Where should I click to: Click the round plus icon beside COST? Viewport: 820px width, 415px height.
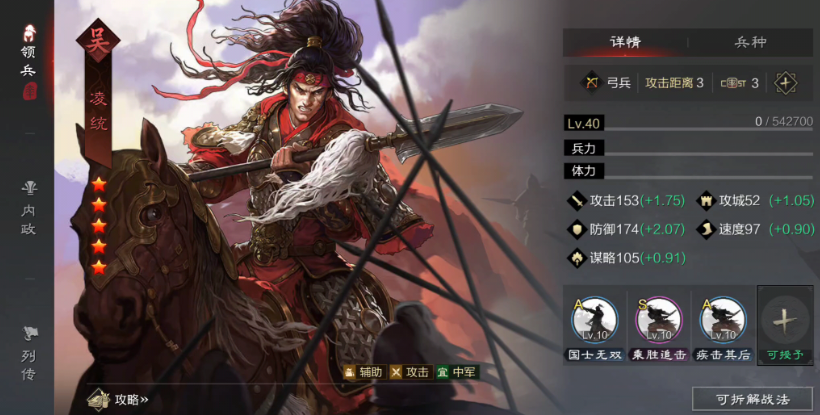pos(785,83)
